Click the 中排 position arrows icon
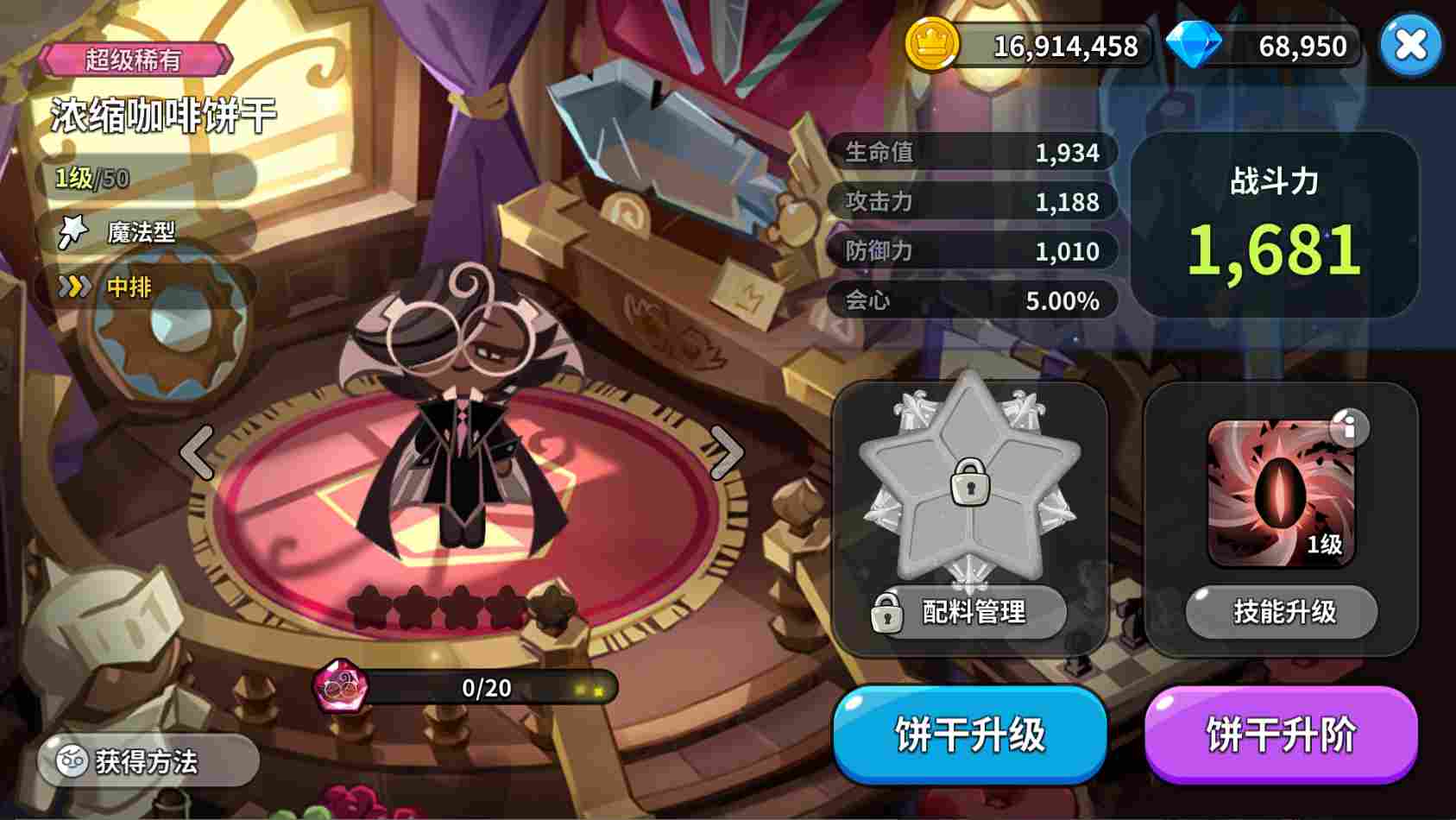 76,287
